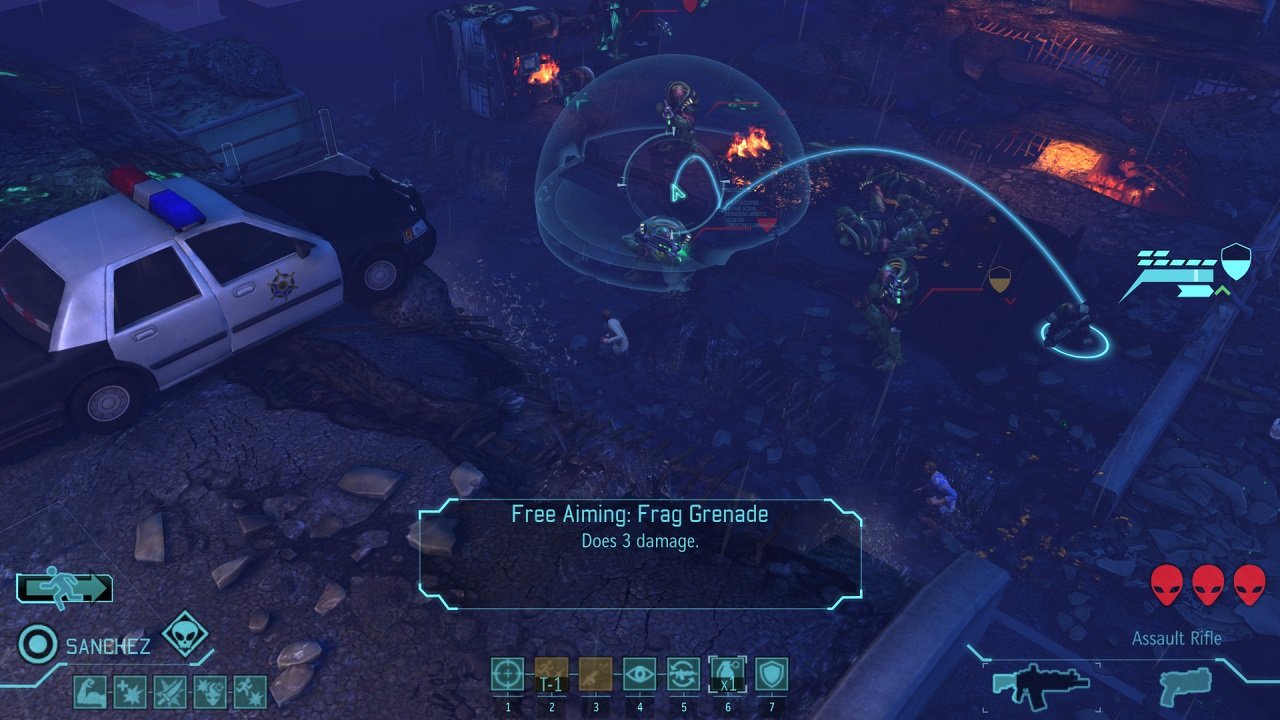Select the Fire Weapon crosshair ability
This screenshot has height=720, width=1280.
(x=507, y=674)
